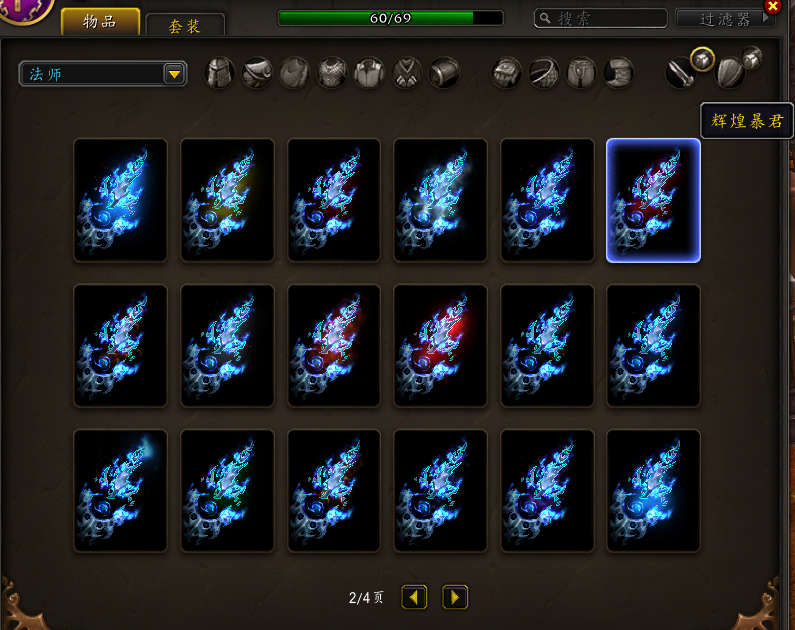Image resolution: width=795 pixels, height=630 pixels.
Task: Go to the next page arrow
Action: pyautogui.click(x=455, y=597)
